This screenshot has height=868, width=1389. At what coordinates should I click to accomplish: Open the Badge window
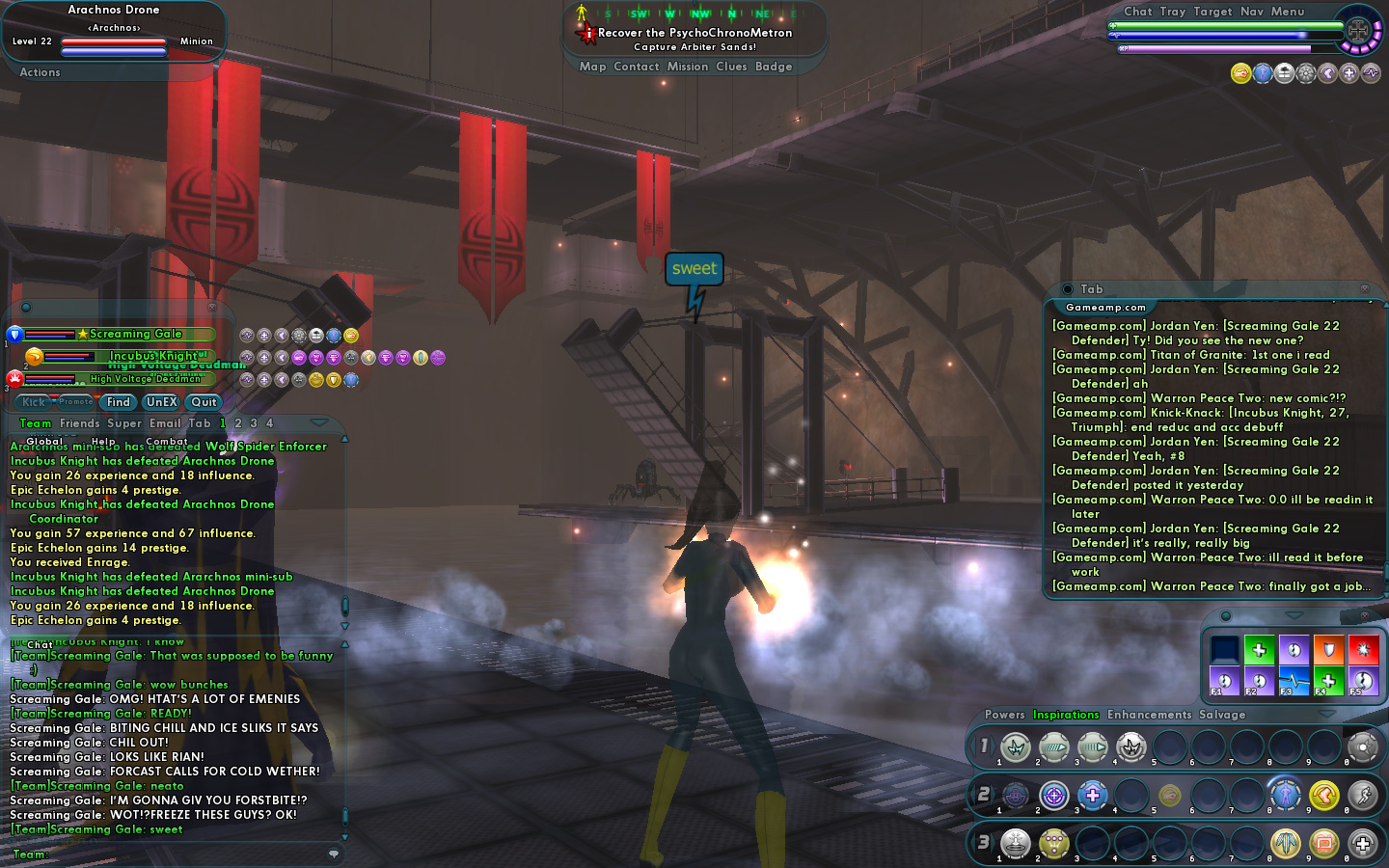tap(774, 67)
